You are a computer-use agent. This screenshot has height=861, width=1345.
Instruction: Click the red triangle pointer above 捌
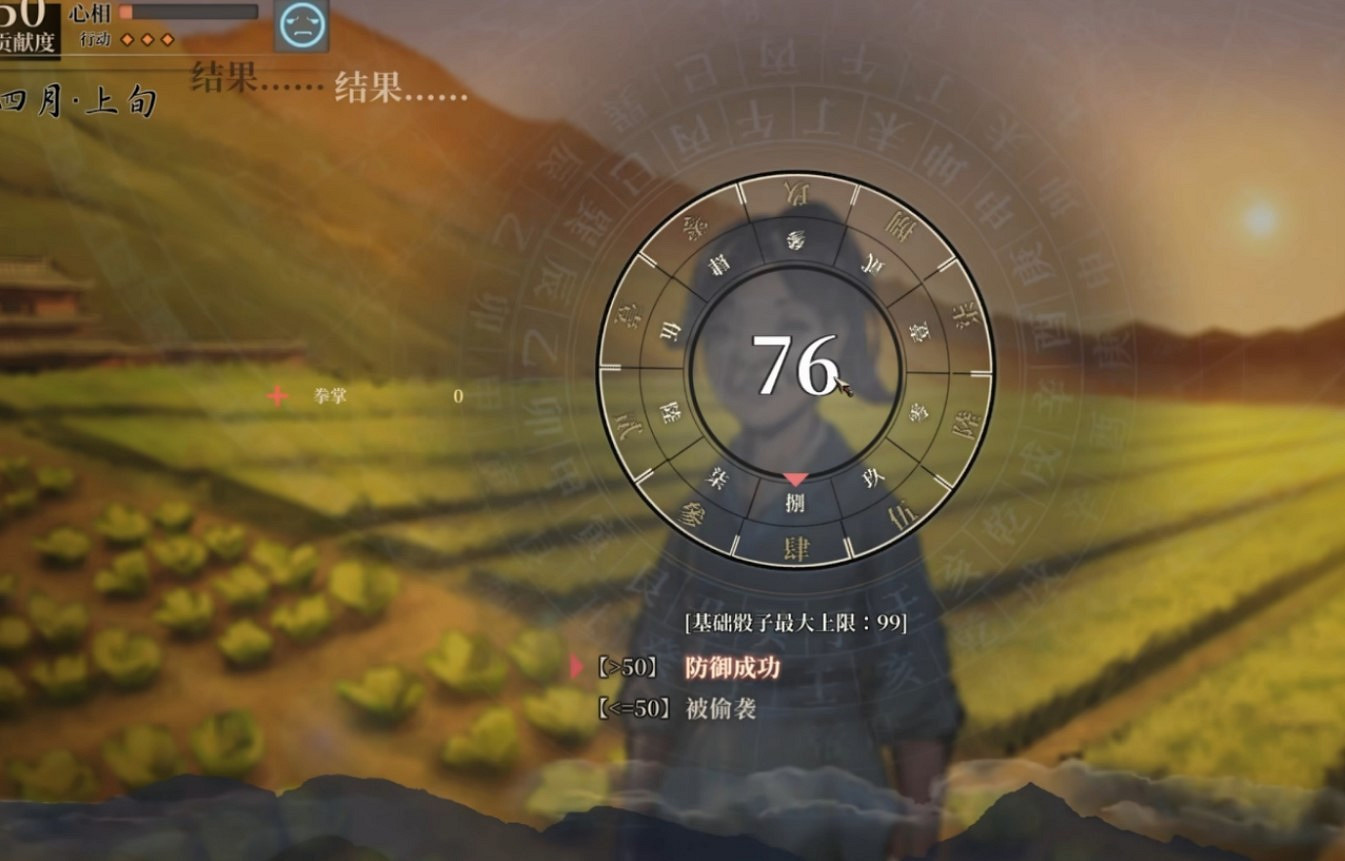(x=795, y=479)
